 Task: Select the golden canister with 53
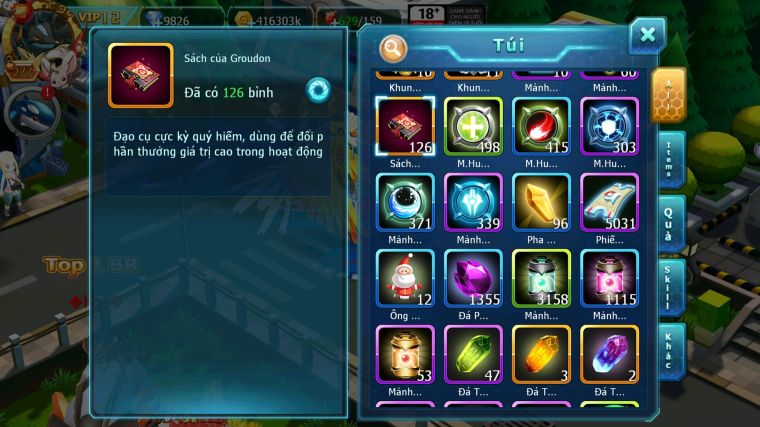pyautogui.click(x=404, y=354)
